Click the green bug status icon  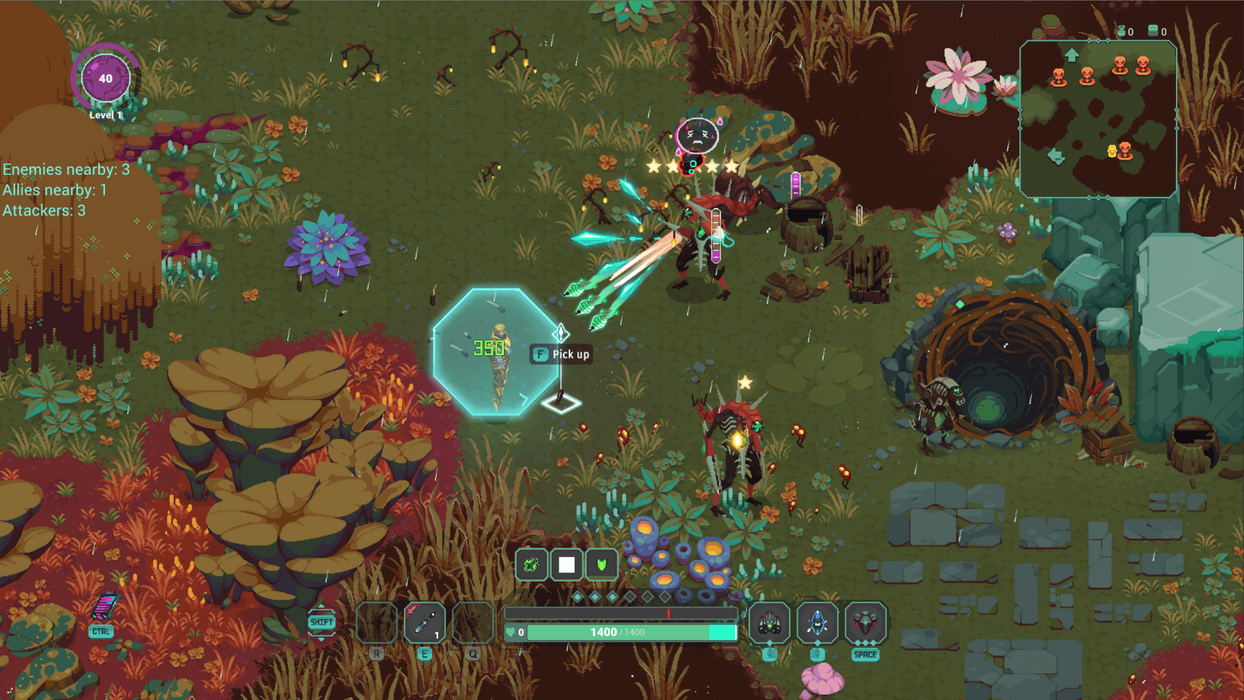[x=532, y=565]
